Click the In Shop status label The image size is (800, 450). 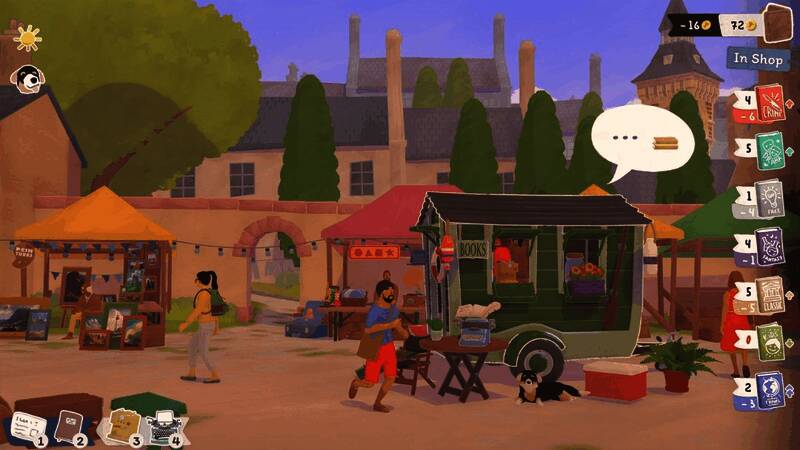pos(757,58)
